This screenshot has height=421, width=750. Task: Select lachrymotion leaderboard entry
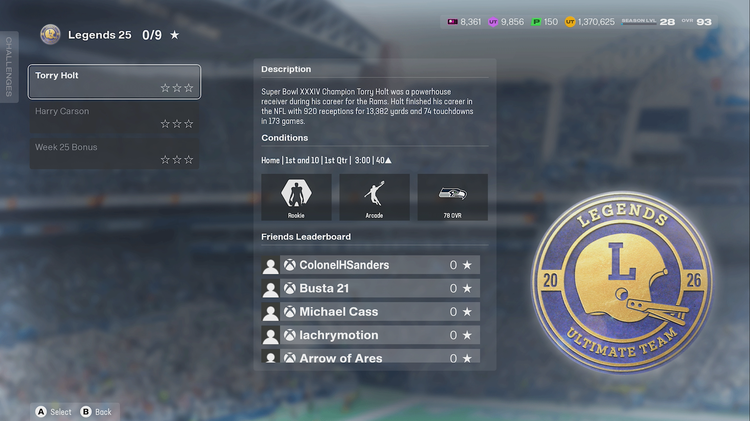click(370, 335)
